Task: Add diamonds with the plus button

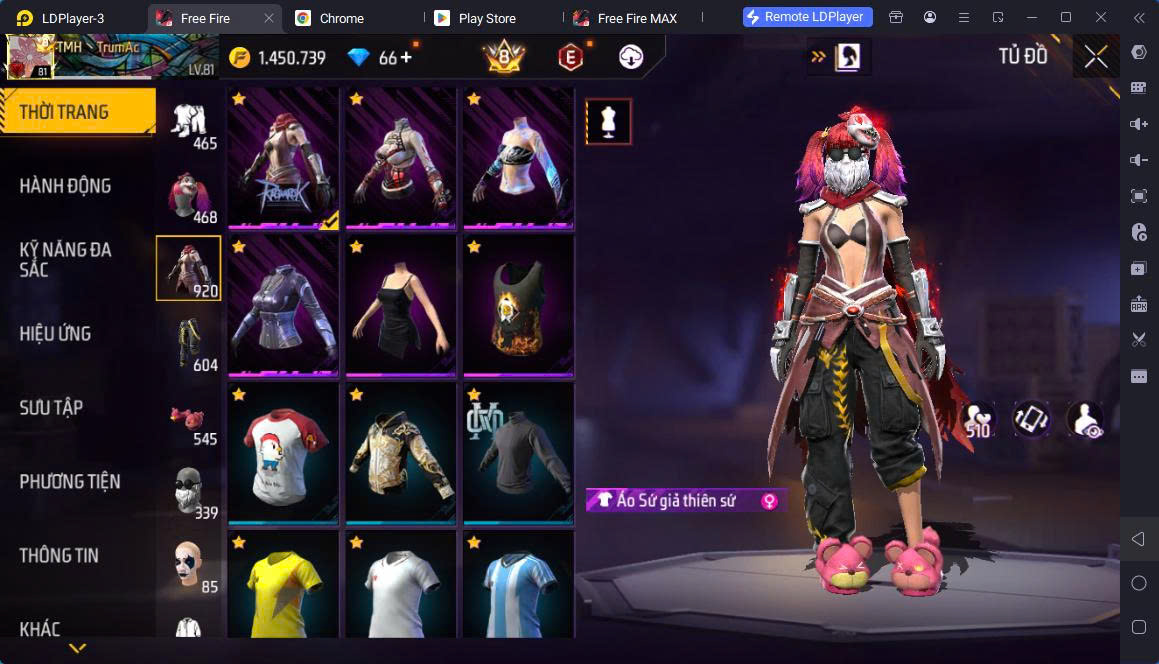Action: pyautogui.click(x=406, y=57)
